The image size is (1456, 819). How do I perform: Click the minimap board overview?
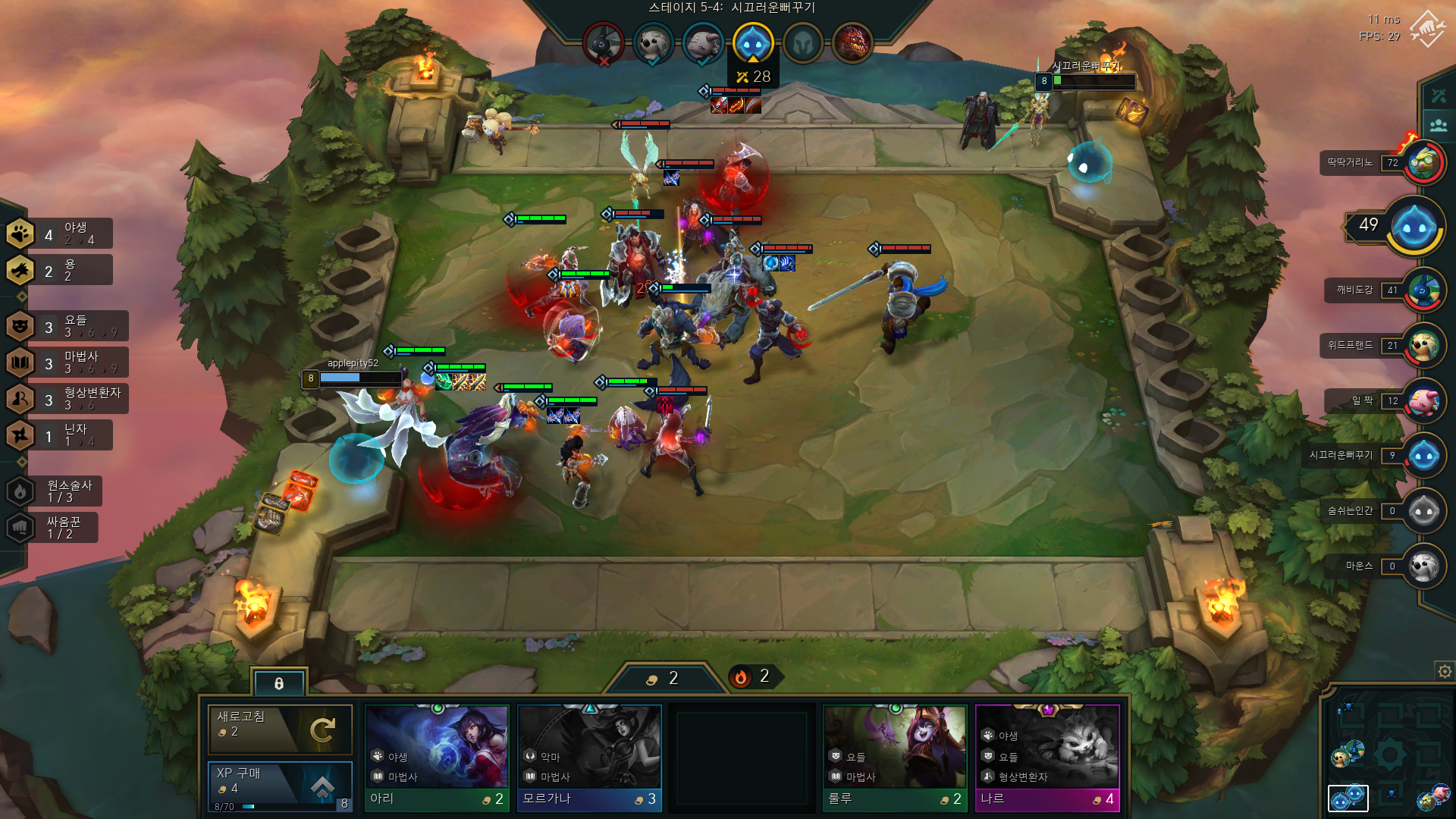pos(1389,755)
